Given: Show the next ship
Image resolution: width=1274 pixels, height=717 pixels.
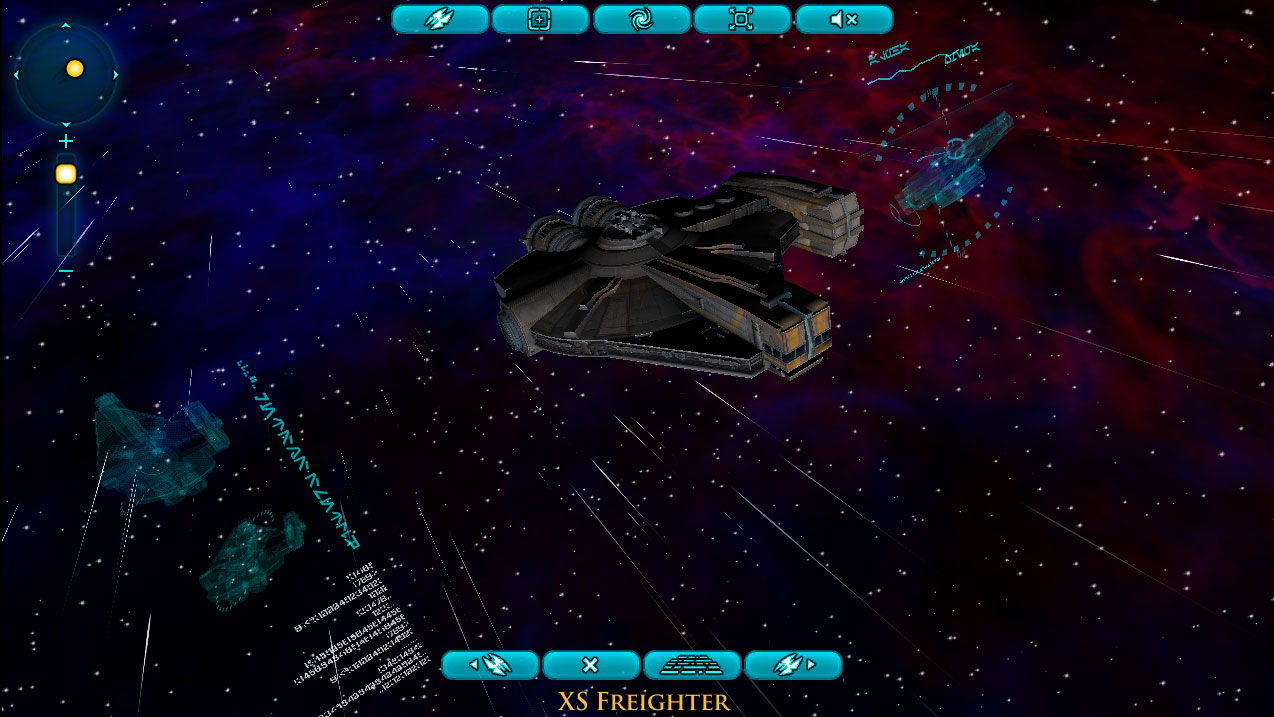Looking at the screenshot, I should (x=793, y=665).
